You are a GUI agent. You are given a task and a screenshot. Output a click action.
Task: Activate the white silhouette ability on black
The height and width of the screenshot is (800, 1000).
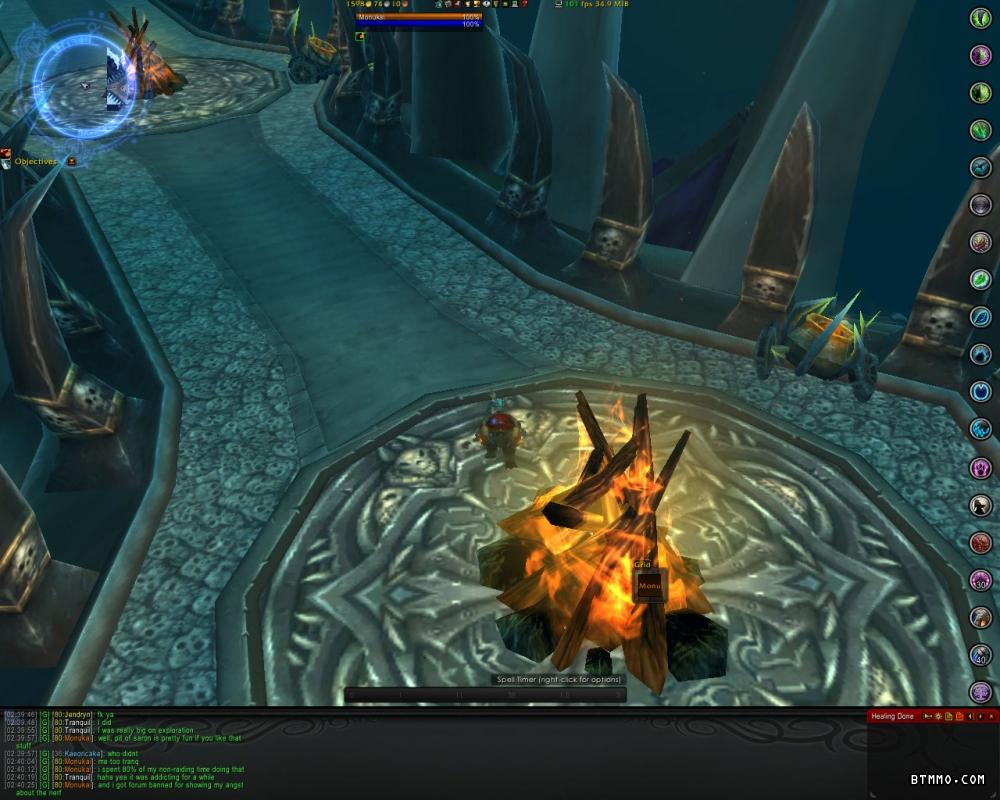(x=981, y=506)
